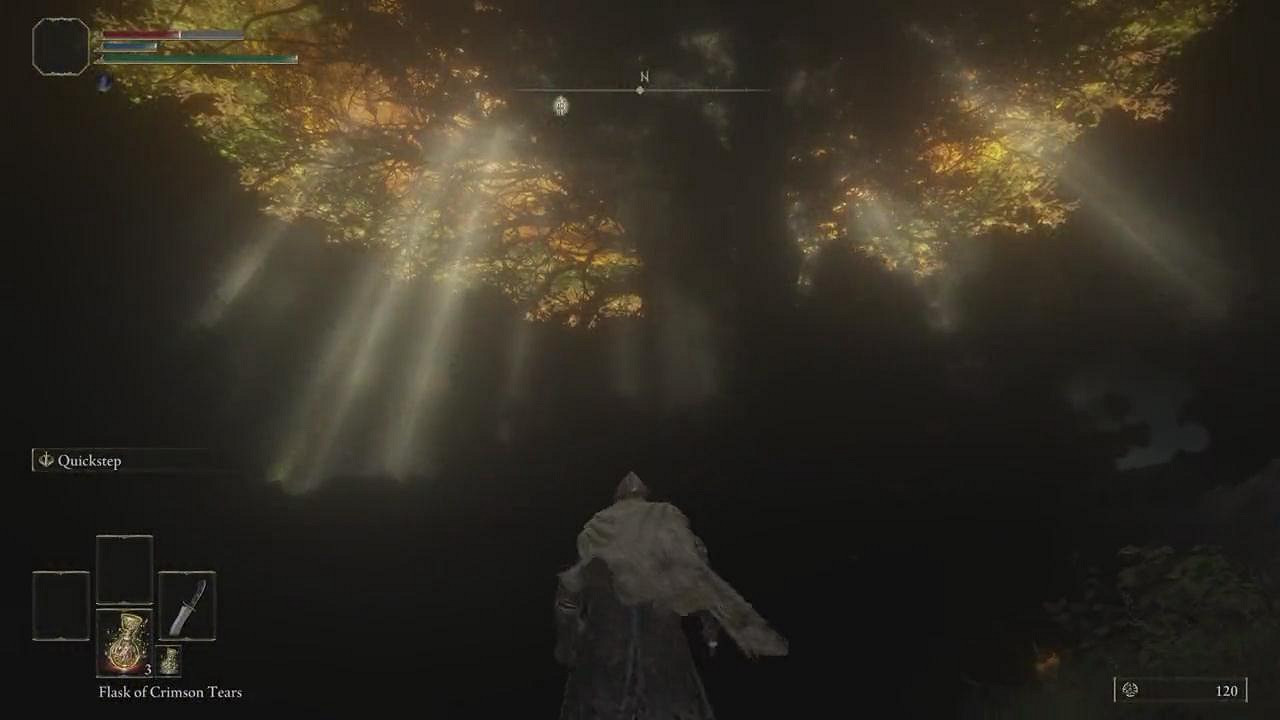The image size is (1280, 720).
Task: Click the Flask of Crimson Tears label
Action: pos(170,692)
